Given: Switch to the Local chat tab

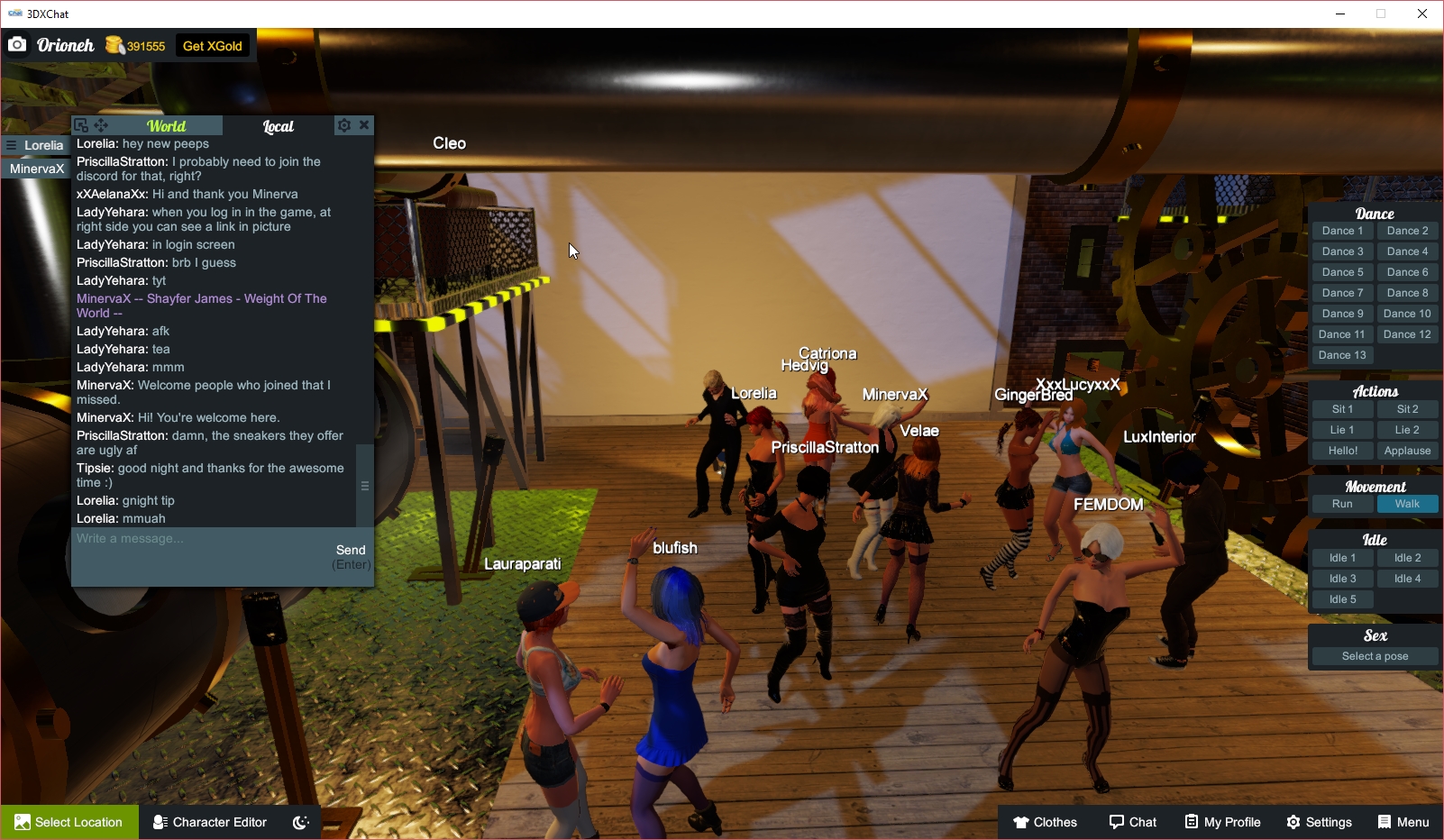Looking at the screenshot, I should click(x=278, y=126).
